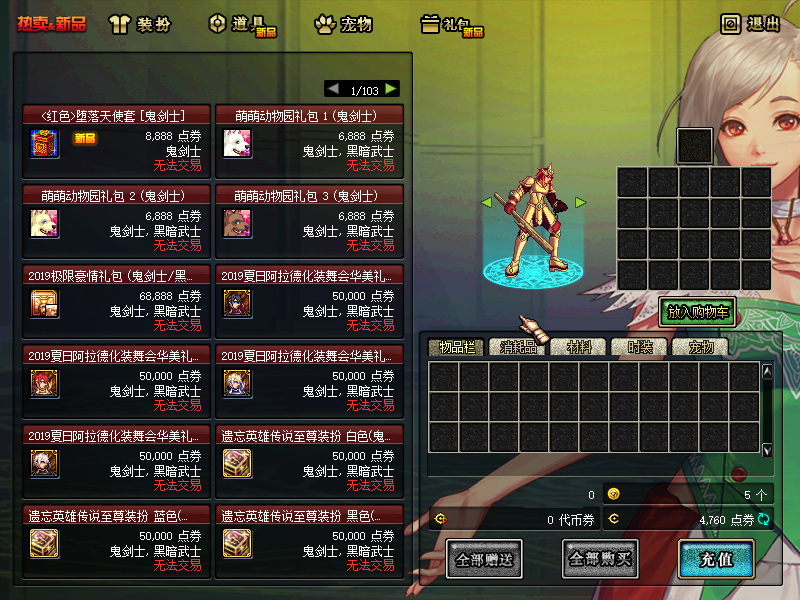Click 全部购买 buy all button
This screenshot has width=800, height=600.
[600, 559]
